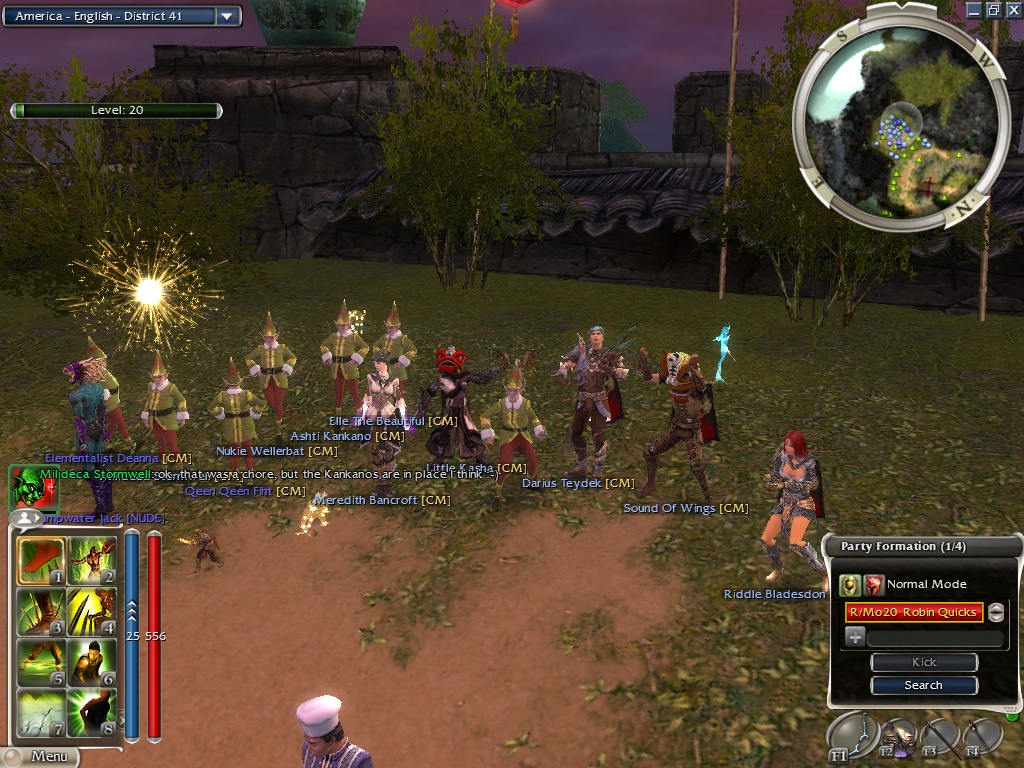1024x768 pixels.
Task: Activate skill 4 with yellow spikes icon
Action: click(92, 612)
